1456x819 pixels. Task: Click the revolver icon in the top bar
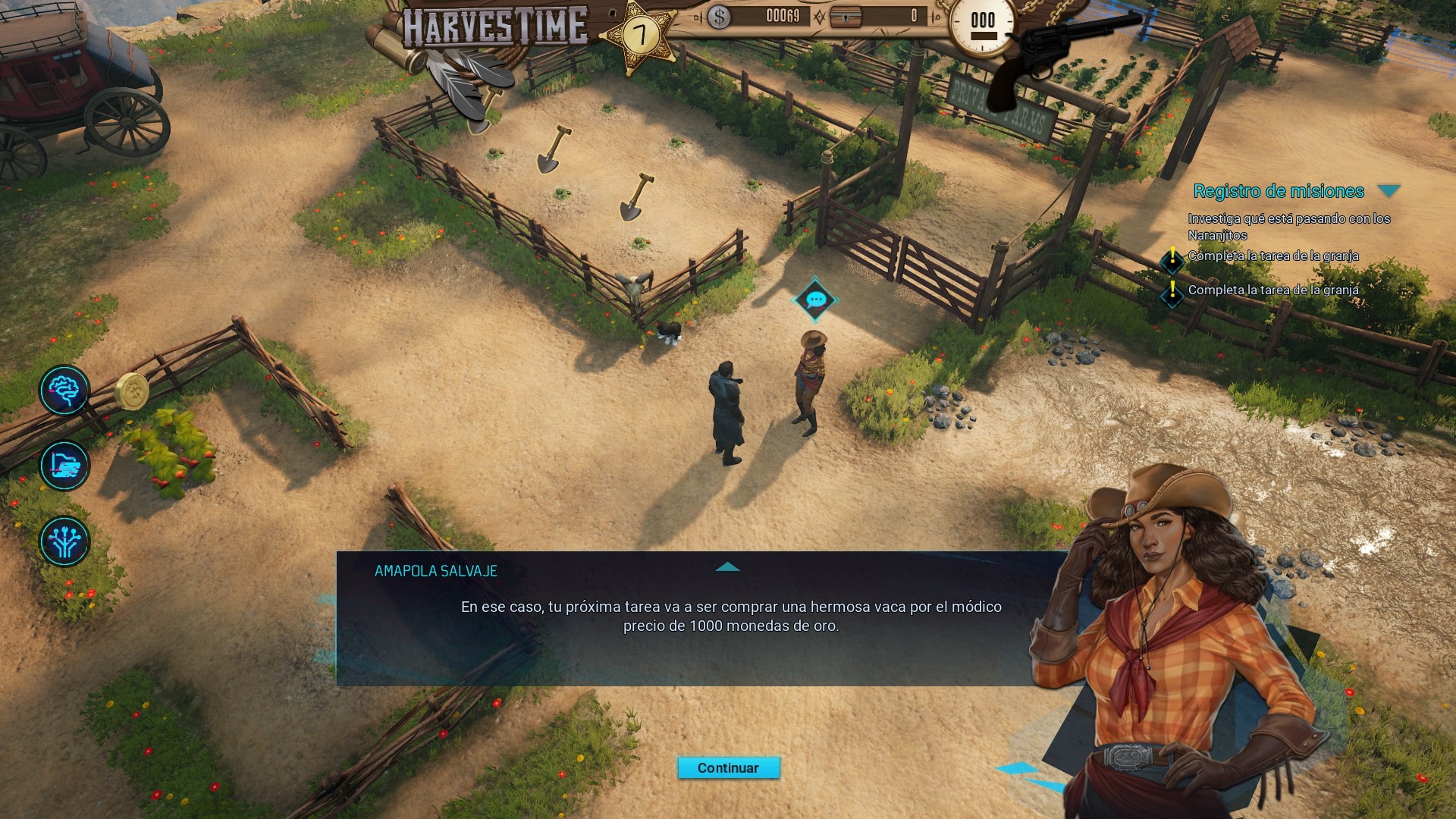(x=1062, y=53)
